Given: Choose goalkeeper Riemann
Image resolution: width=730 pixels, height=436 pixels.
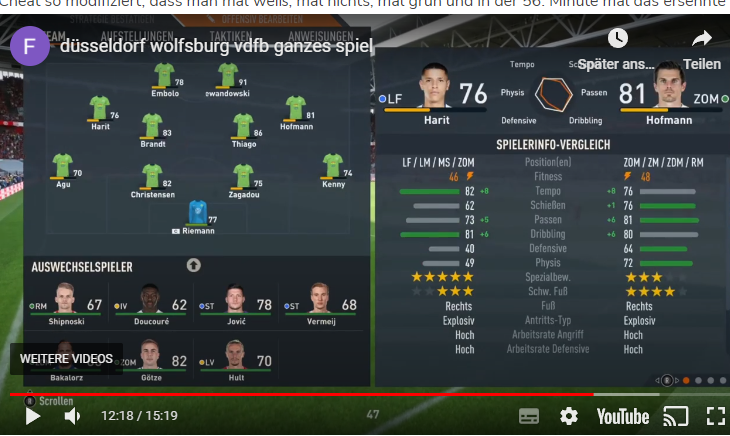Looking at the screenshot, I should (x=197, y=213).
